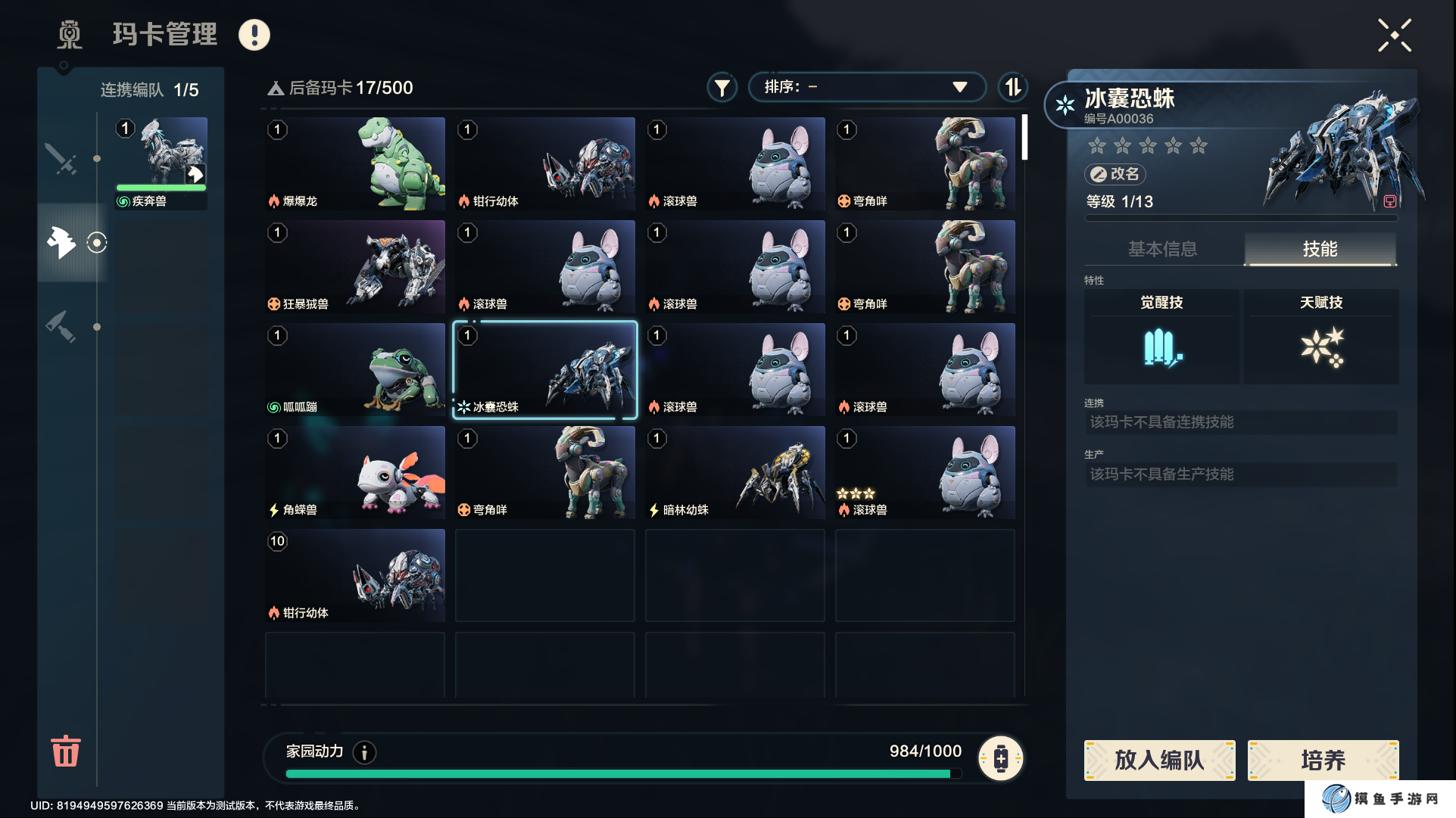Choose the 暗林幼蛛 spider card
The height and width of the screenshot is (818, 1456).
735,472
